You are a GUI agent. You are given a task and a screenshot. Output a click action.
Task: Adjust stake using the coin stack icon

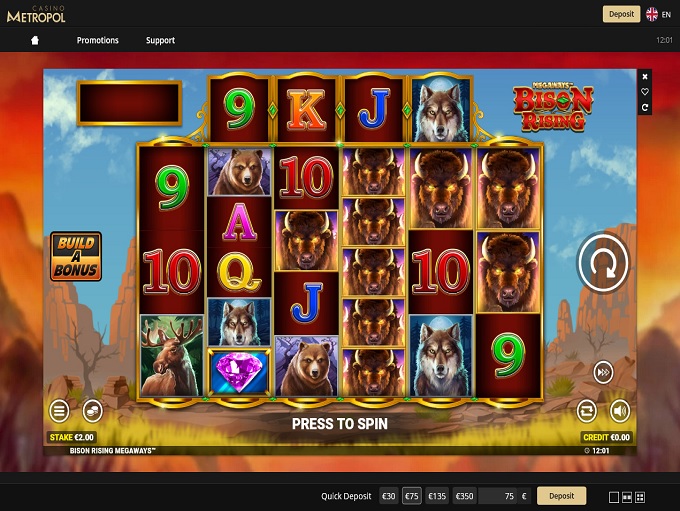coord(92,410)
